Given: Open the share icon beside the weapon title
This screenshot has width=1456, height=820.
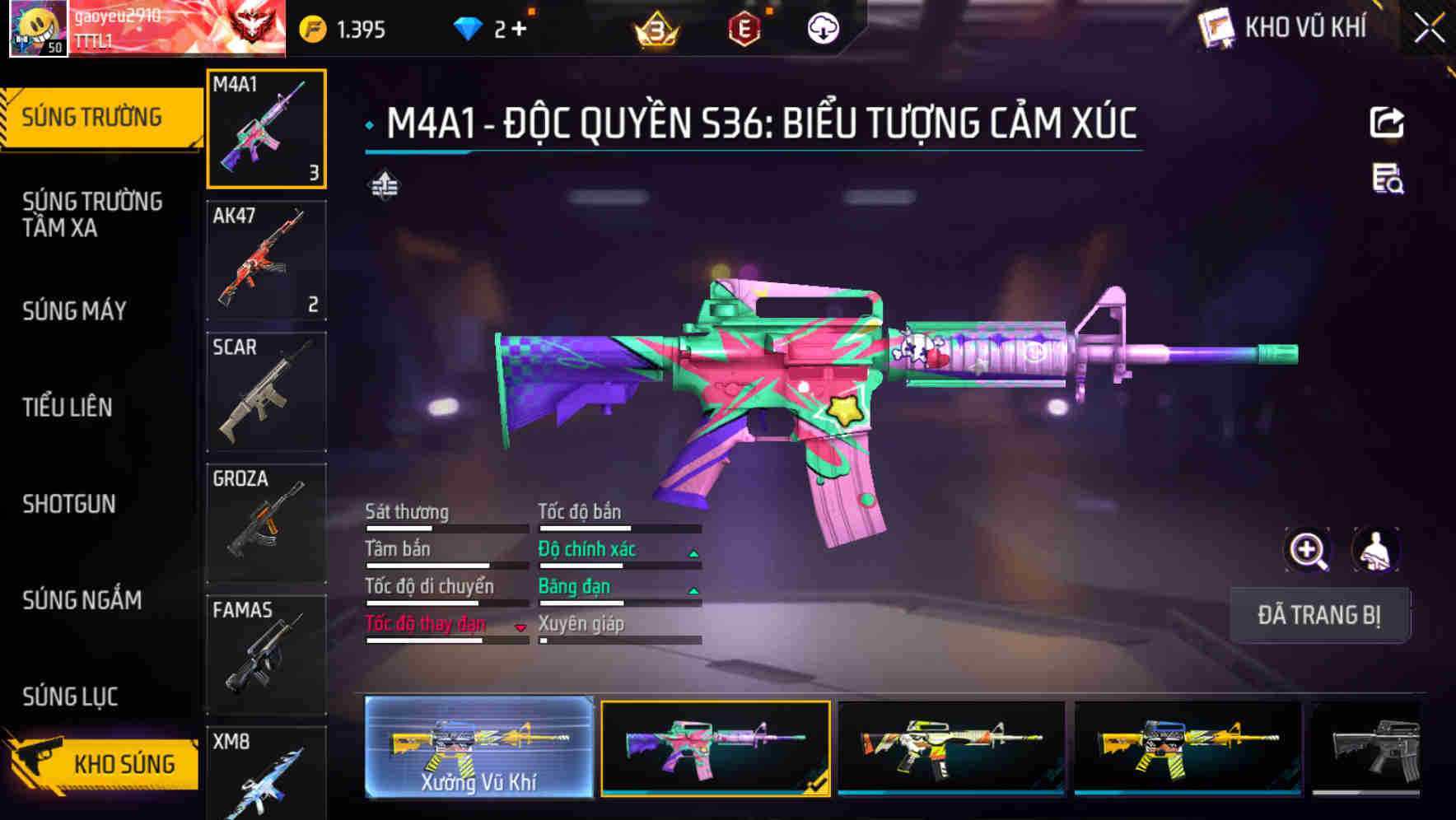Looking at the screenshot, I should click(x=1388, y=122).
